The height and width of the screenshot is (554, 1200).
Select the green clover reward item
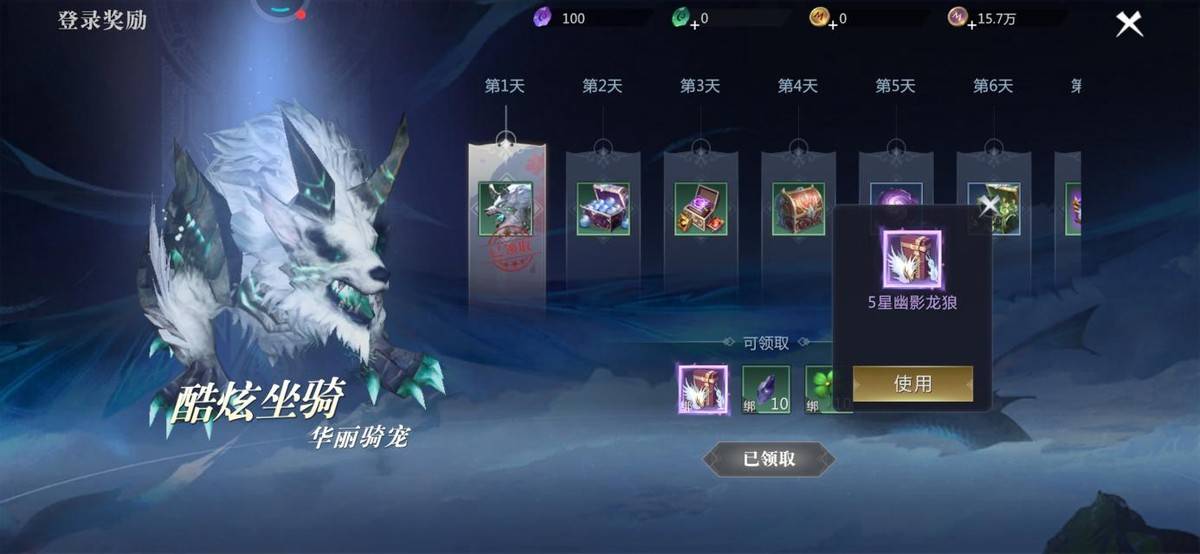[822, 389]
